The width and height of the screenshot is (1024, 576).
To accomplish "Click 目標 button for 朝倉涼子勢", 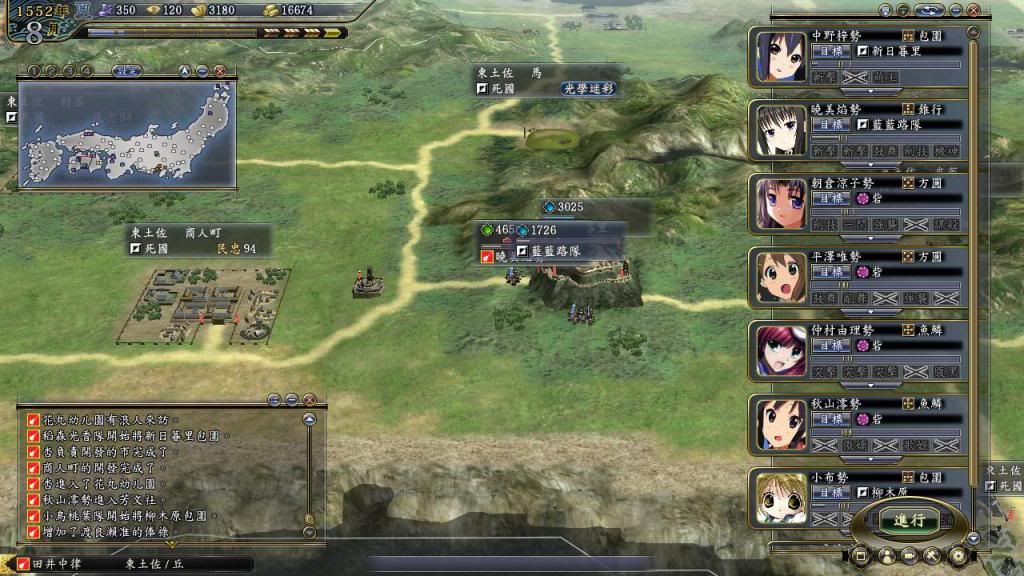I will 832,199.
